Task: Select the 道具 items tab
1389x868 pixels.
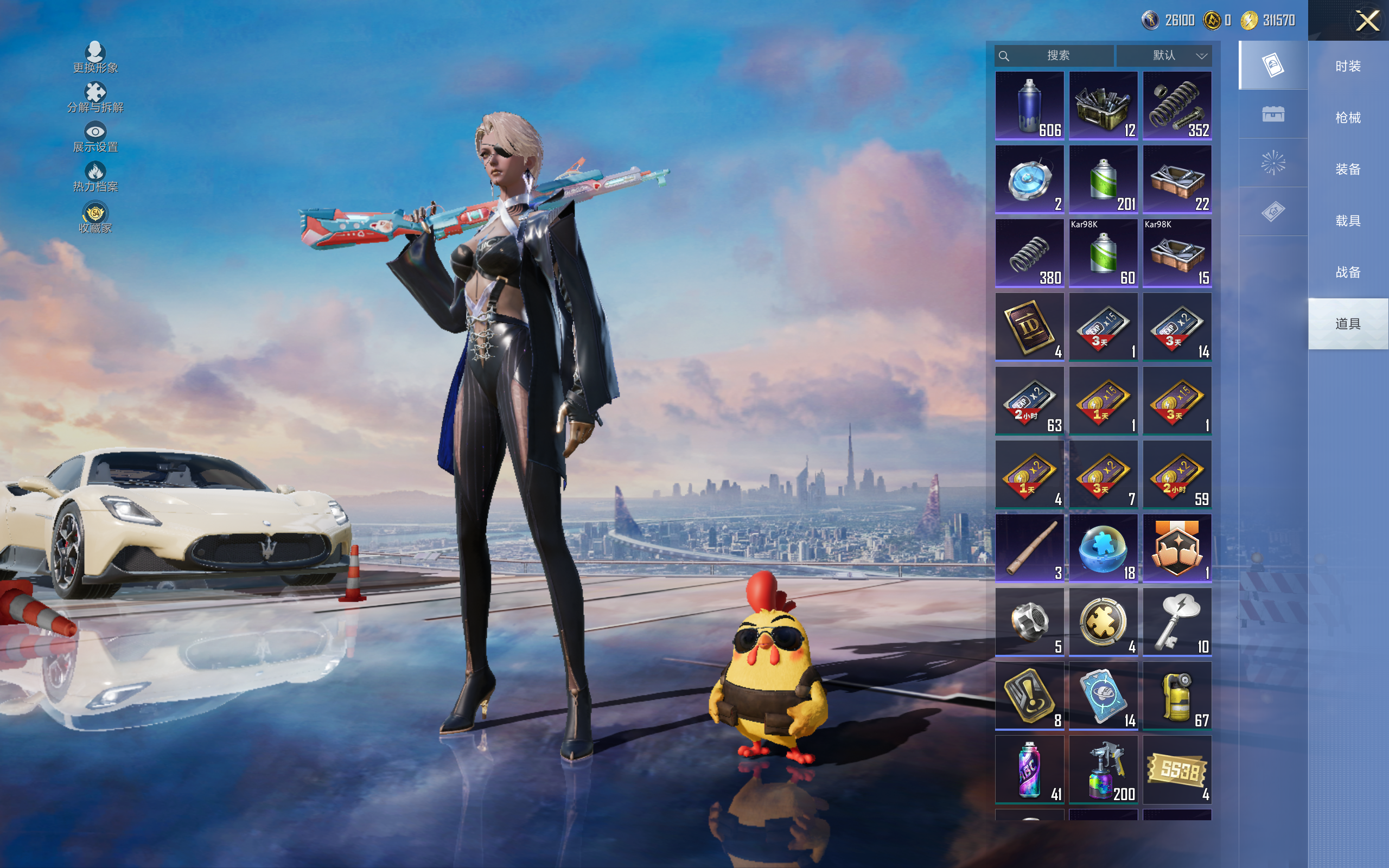Action: point(1348,324)
